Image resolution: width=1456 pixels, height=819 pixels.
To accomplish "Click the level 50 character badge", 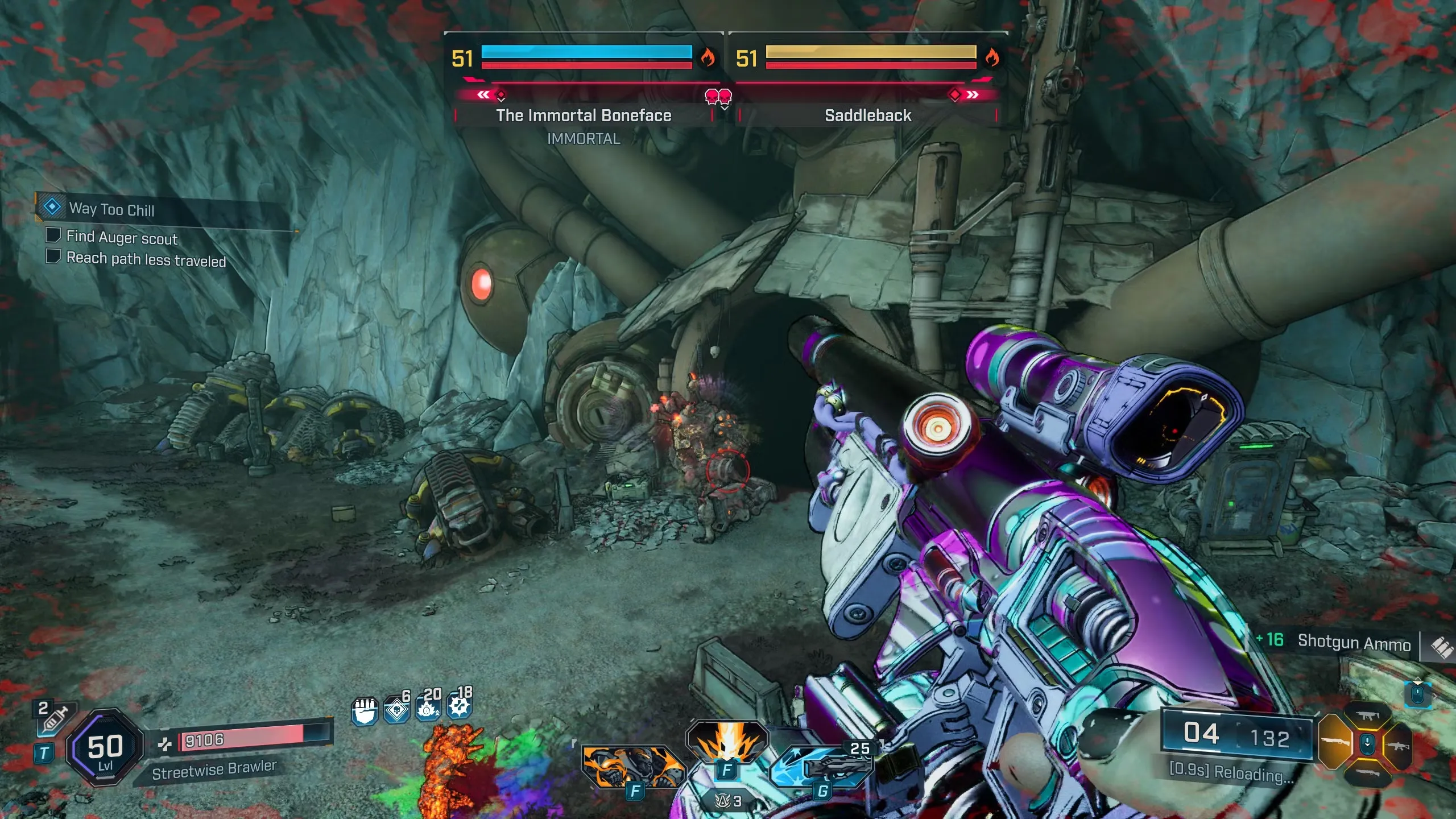I will (x=105, y=748).
